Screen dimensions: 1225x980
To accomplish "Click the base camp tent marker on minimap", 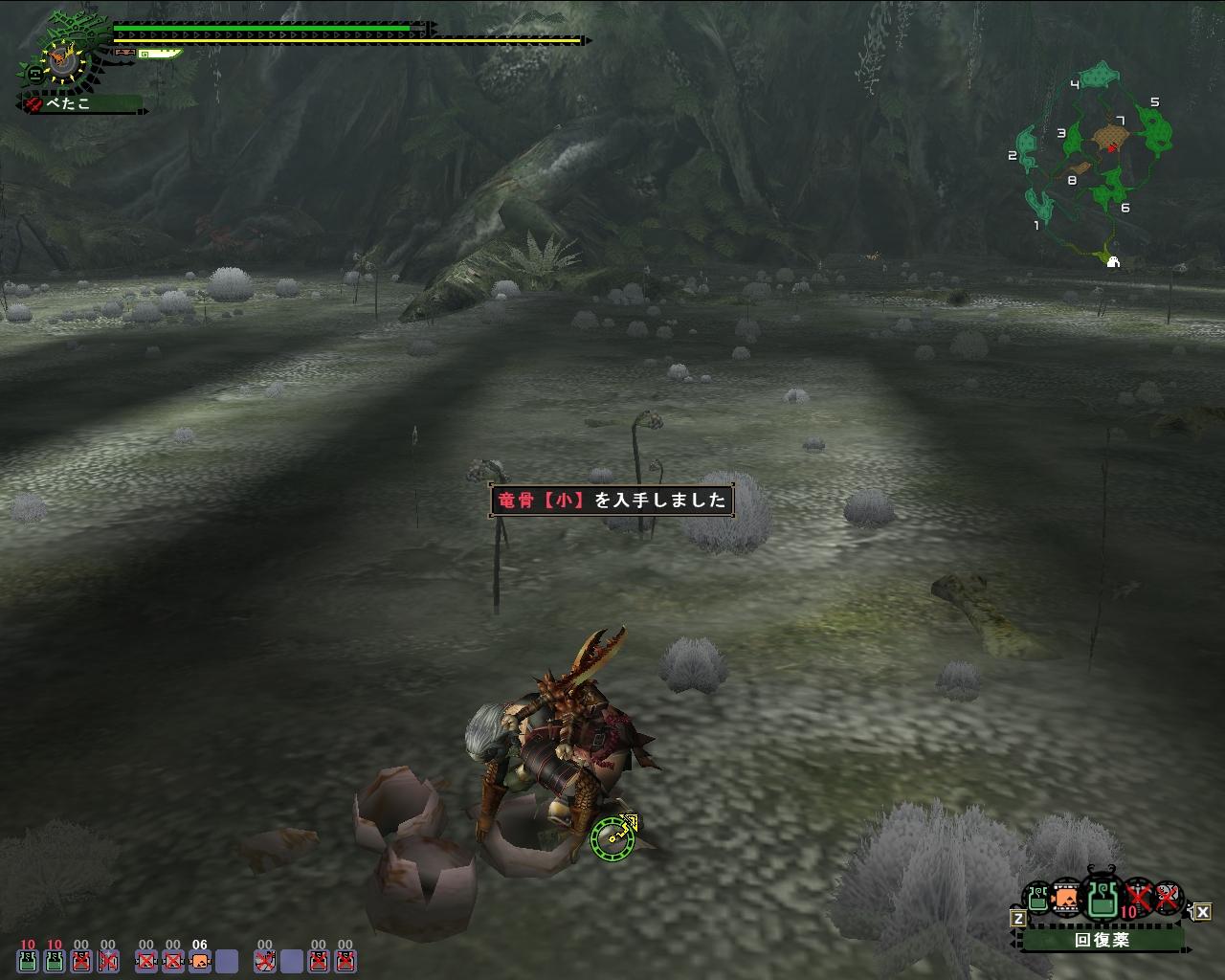I will click(1113, 261).
